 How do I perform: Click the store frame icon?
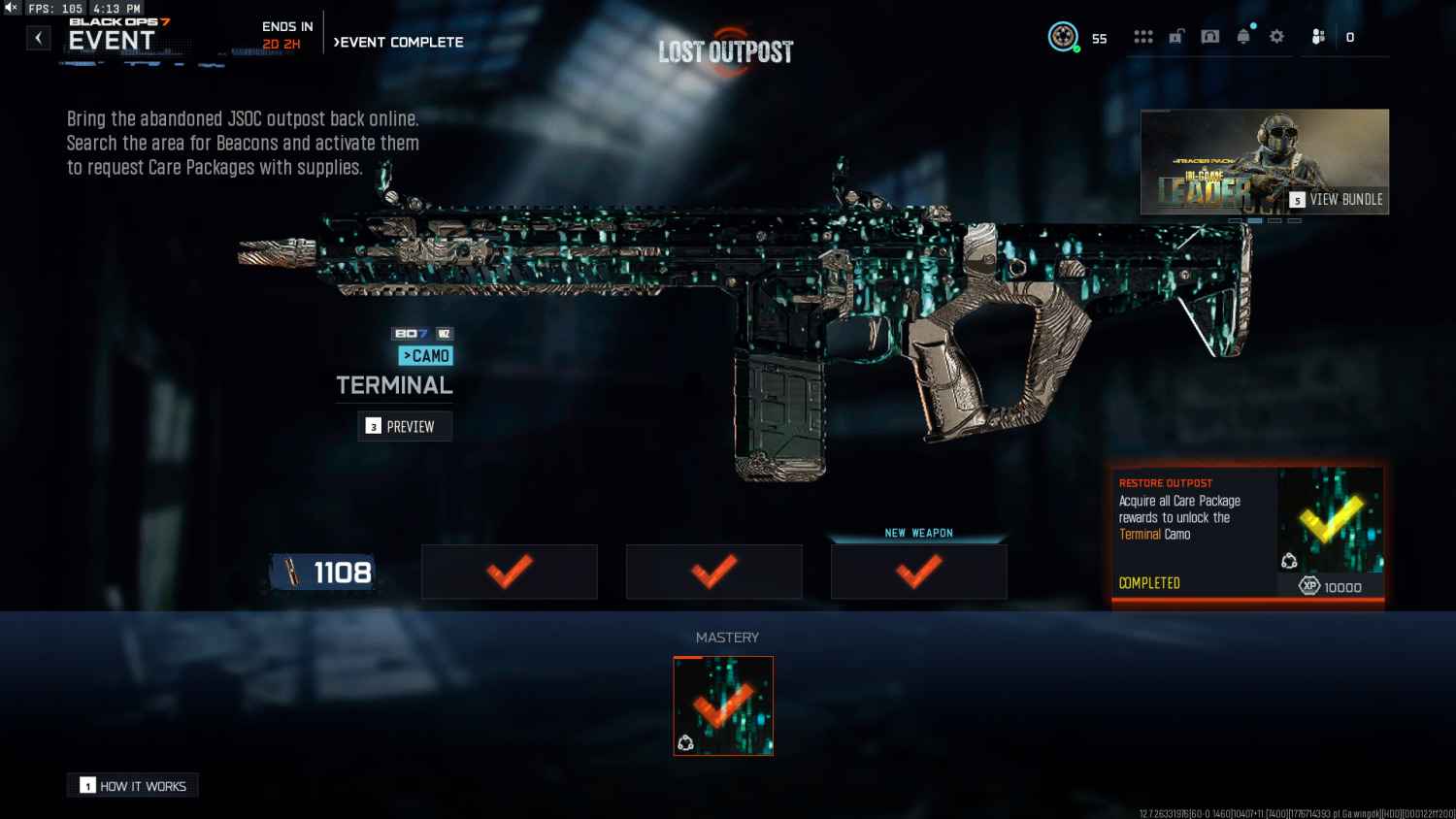pos(1210,36)
